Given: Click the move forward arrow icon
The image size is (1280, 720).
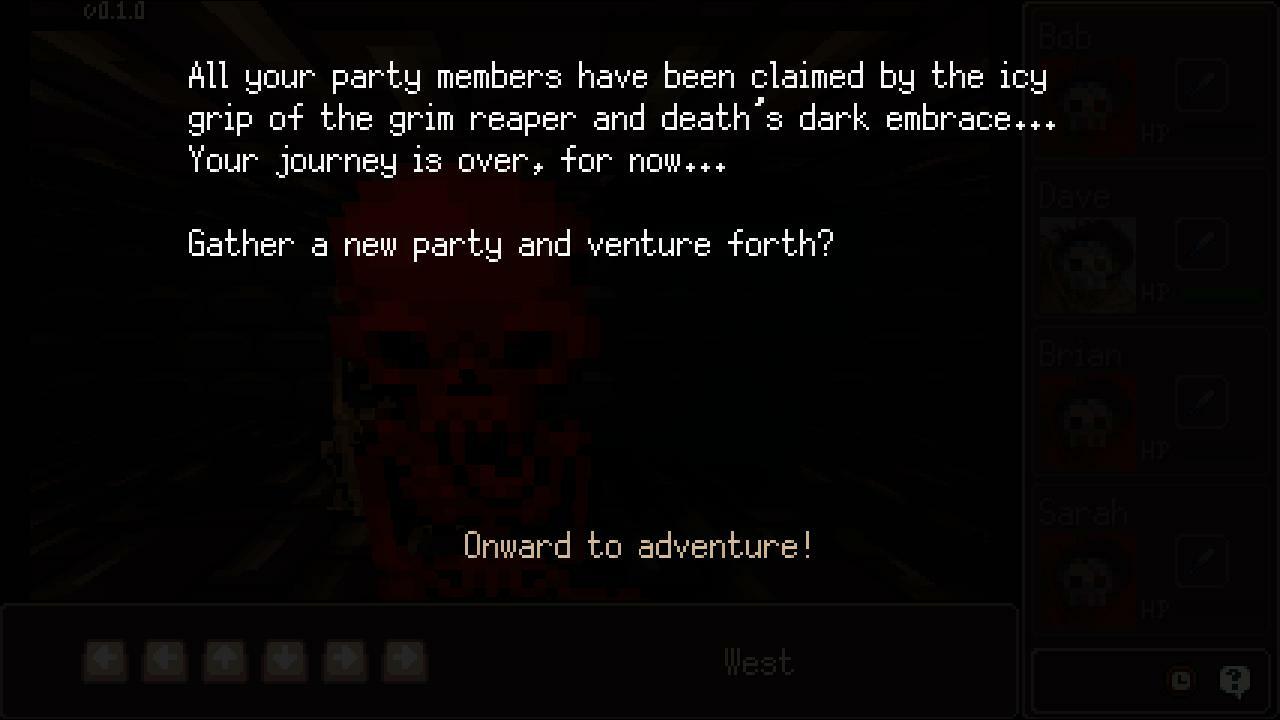Looking at the screenshot, I should 225,660.
